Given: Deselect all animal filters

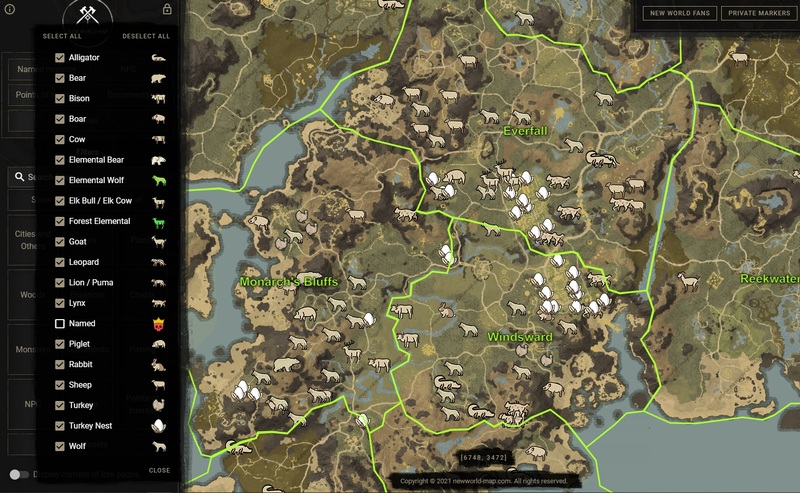Looking at the screenshot, I should tap(146, 36).
